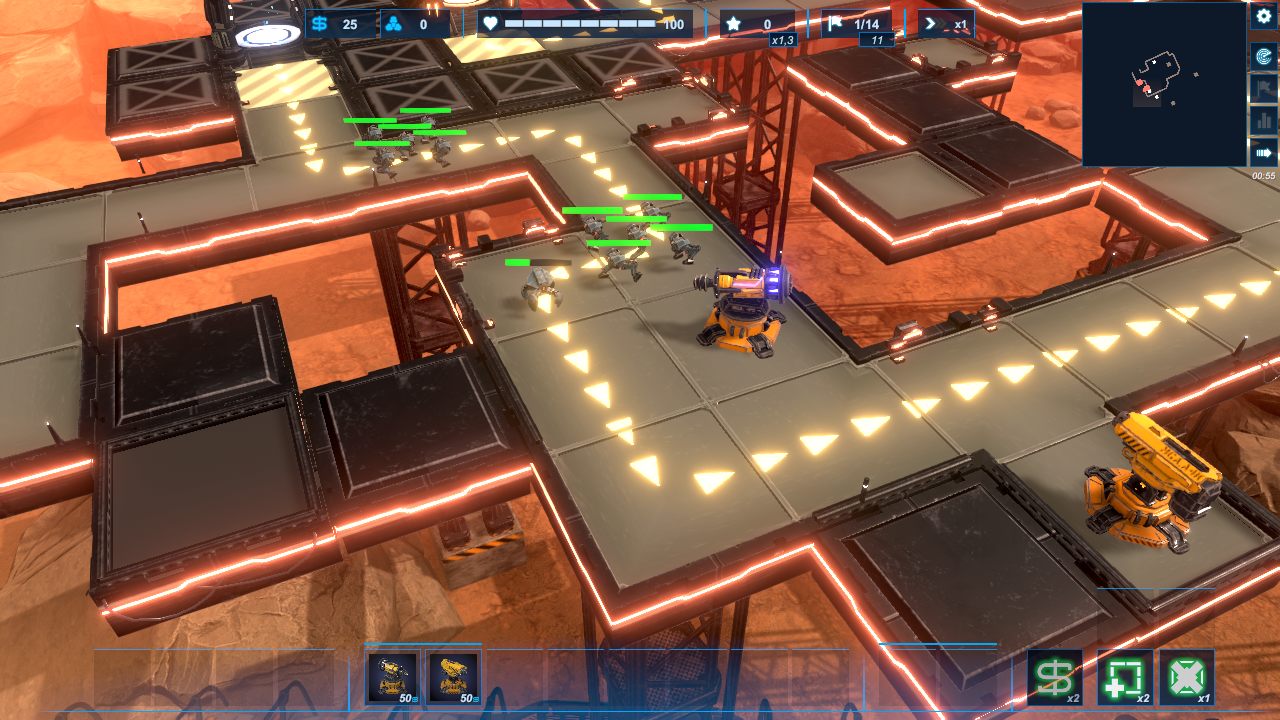Click the striped arrow next-wave button
The height and width of the screenshot is (720, 1280).
coord(1263,153)
